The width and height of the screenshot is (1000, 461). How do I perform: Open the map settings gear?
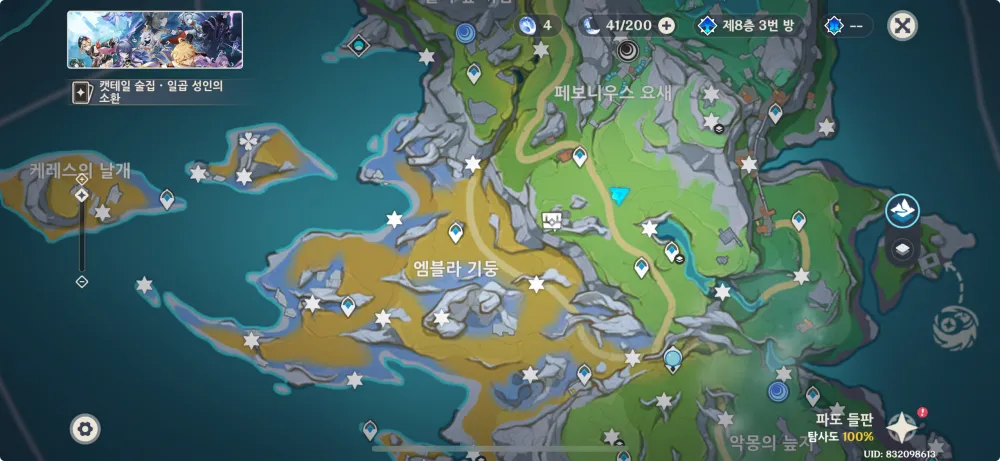pyautogui.click(x=85, y=429)
